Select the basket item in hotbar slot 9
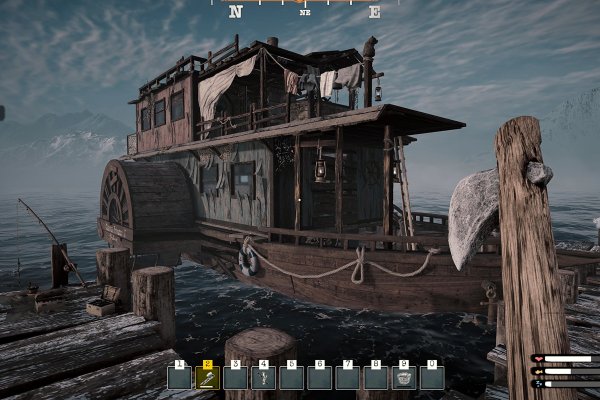The image size is (600, 400). coord(404,377)
